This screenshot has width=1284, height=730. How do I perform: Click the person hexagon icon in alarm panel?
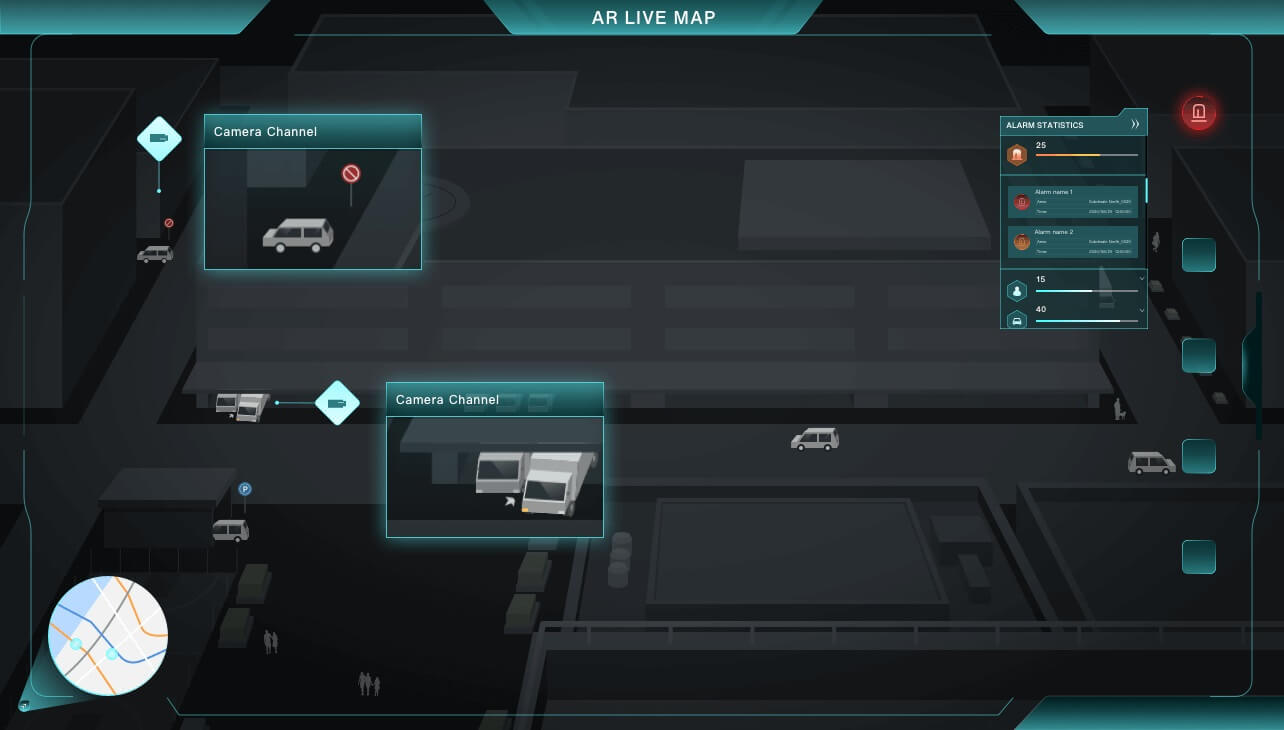(1017, 291)
